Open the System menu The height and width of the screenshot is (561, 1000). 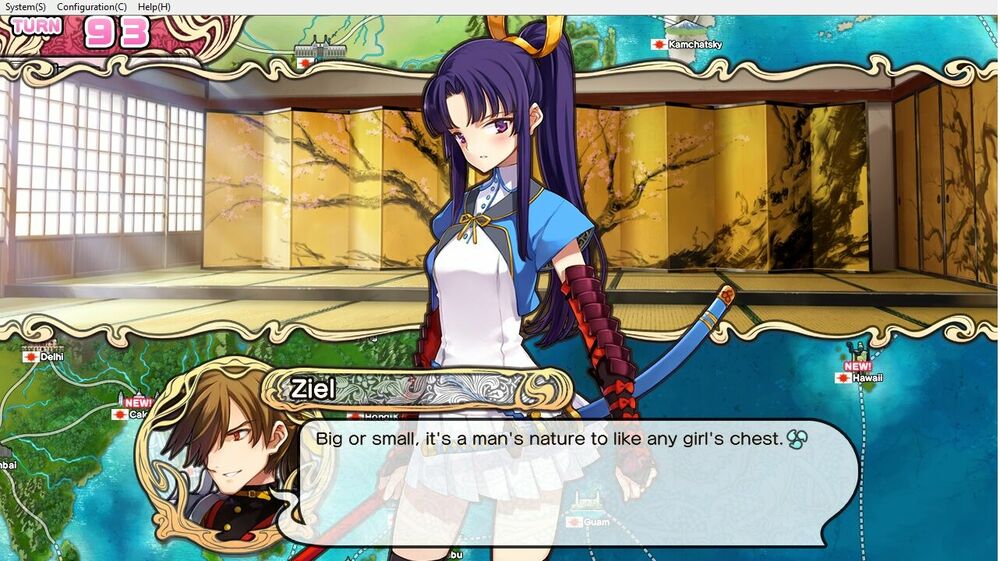point(25,7)
